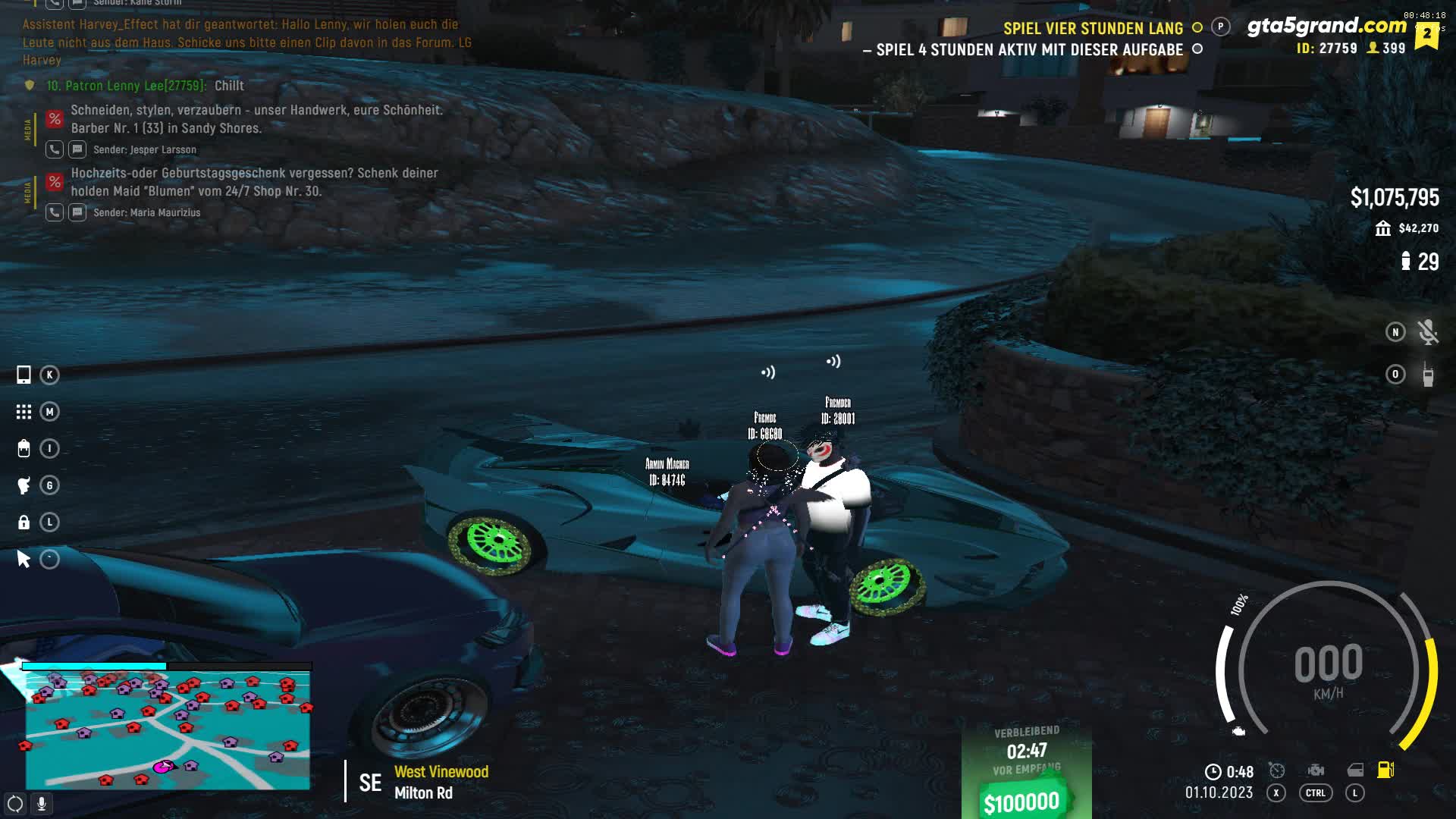
Task: Toggle the padlock vehicle lock icon
Action: [x=24, y=522]
